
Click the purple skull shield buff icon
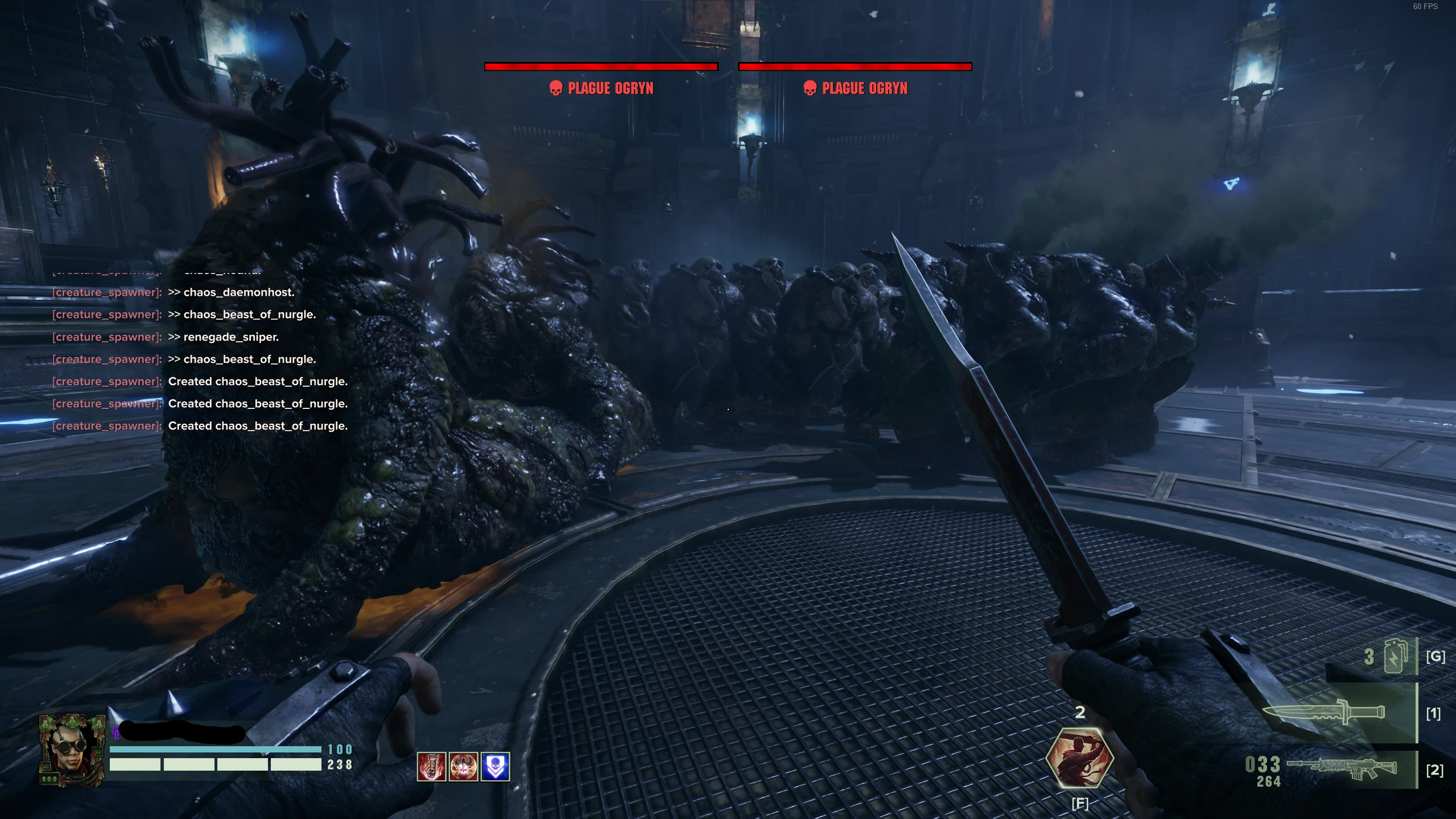point(496,766)
